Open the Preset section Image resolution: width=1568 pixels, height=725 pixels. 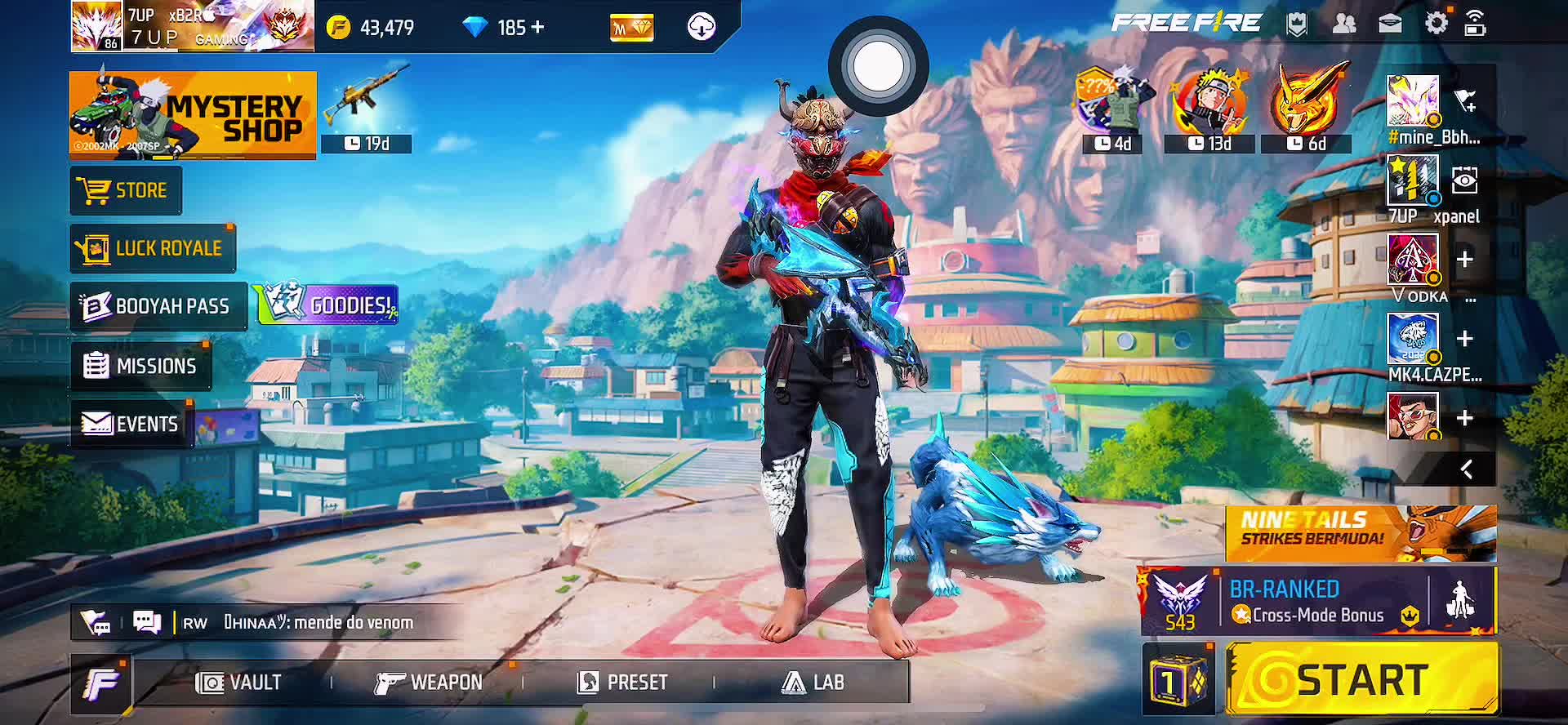pos(622,683)
